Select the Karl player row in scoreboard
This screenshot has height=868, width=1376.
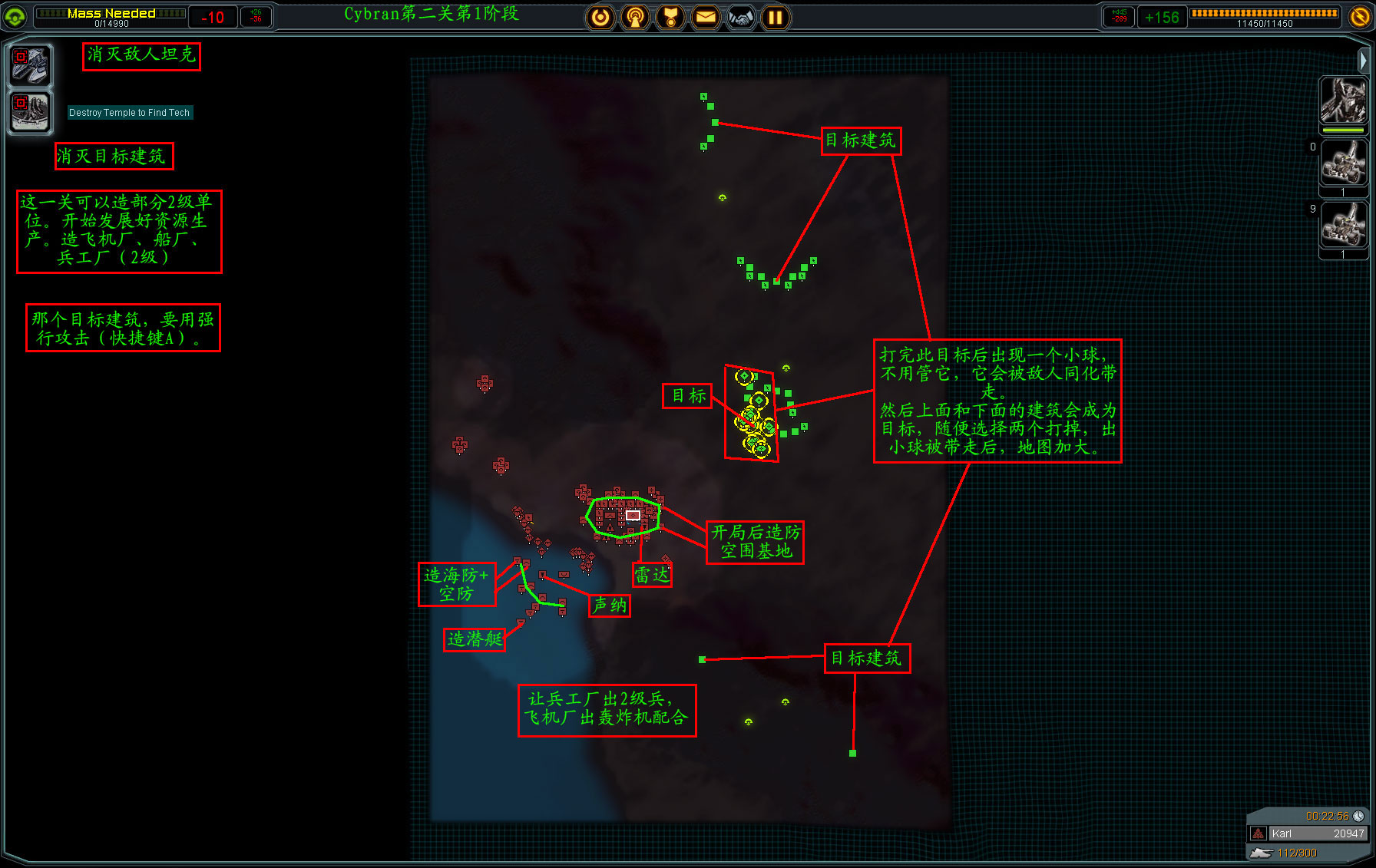pyautogui.click(x=1308, y=833)
